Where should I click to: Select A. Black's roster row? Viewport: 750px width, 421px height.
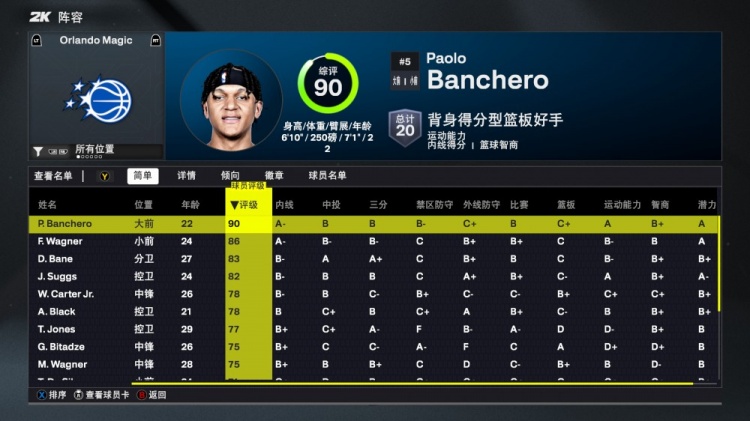[x=56, y=311]
